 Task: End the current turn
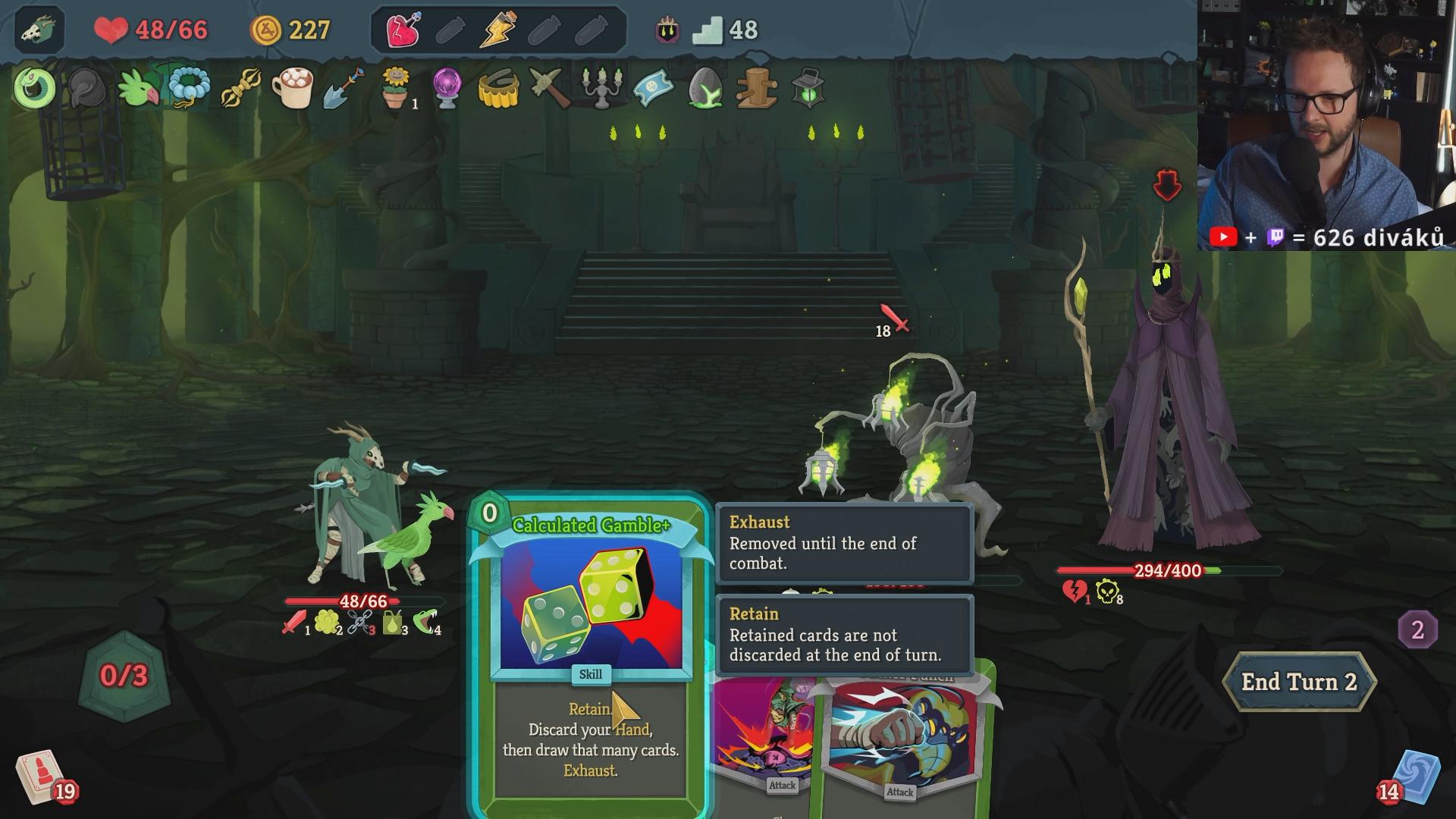coord(1298,682)
